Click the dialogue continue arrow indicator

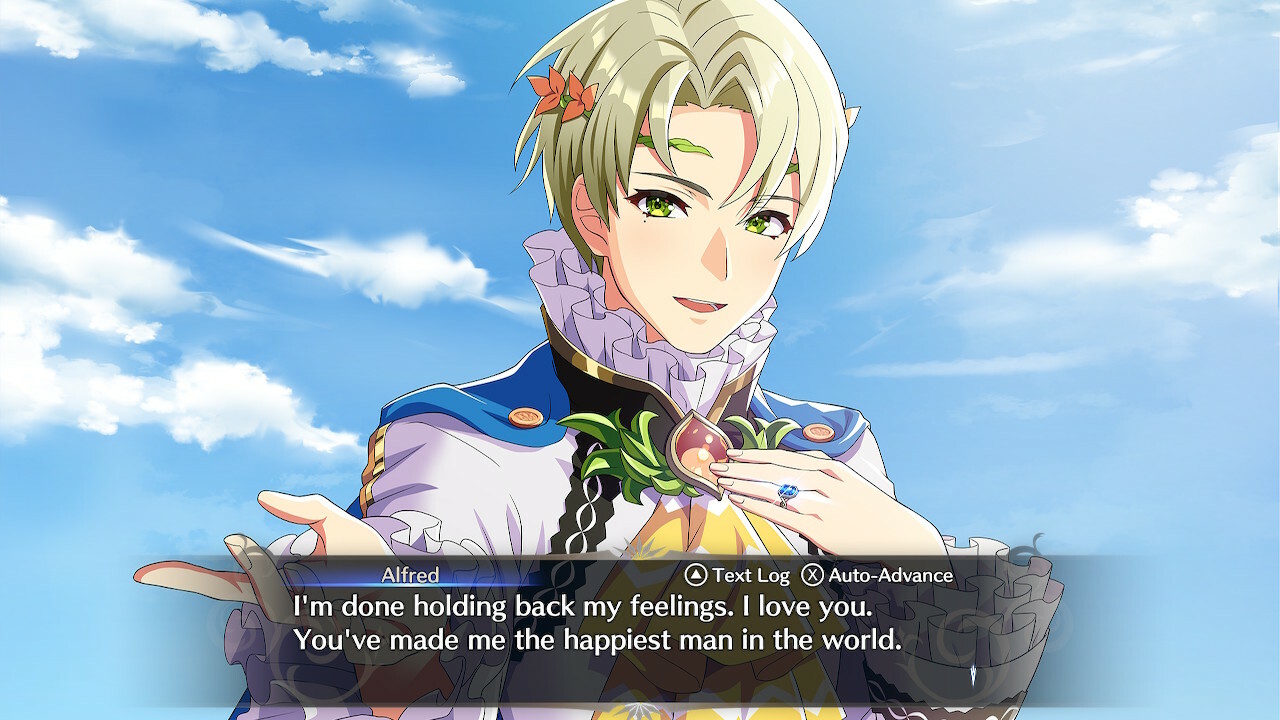974,674
